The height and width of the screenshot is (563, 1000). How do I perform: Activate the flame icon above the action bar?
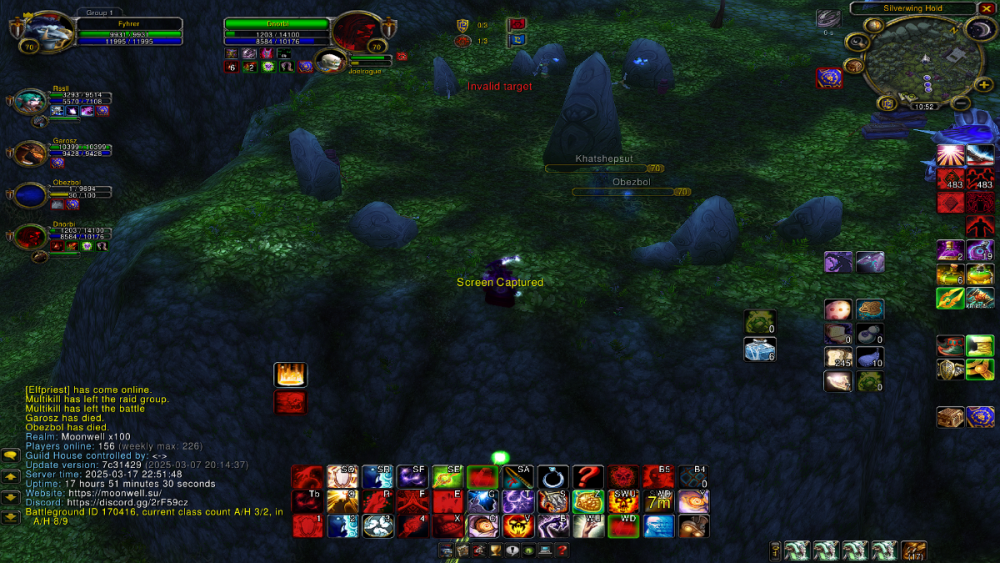(290, 375)
